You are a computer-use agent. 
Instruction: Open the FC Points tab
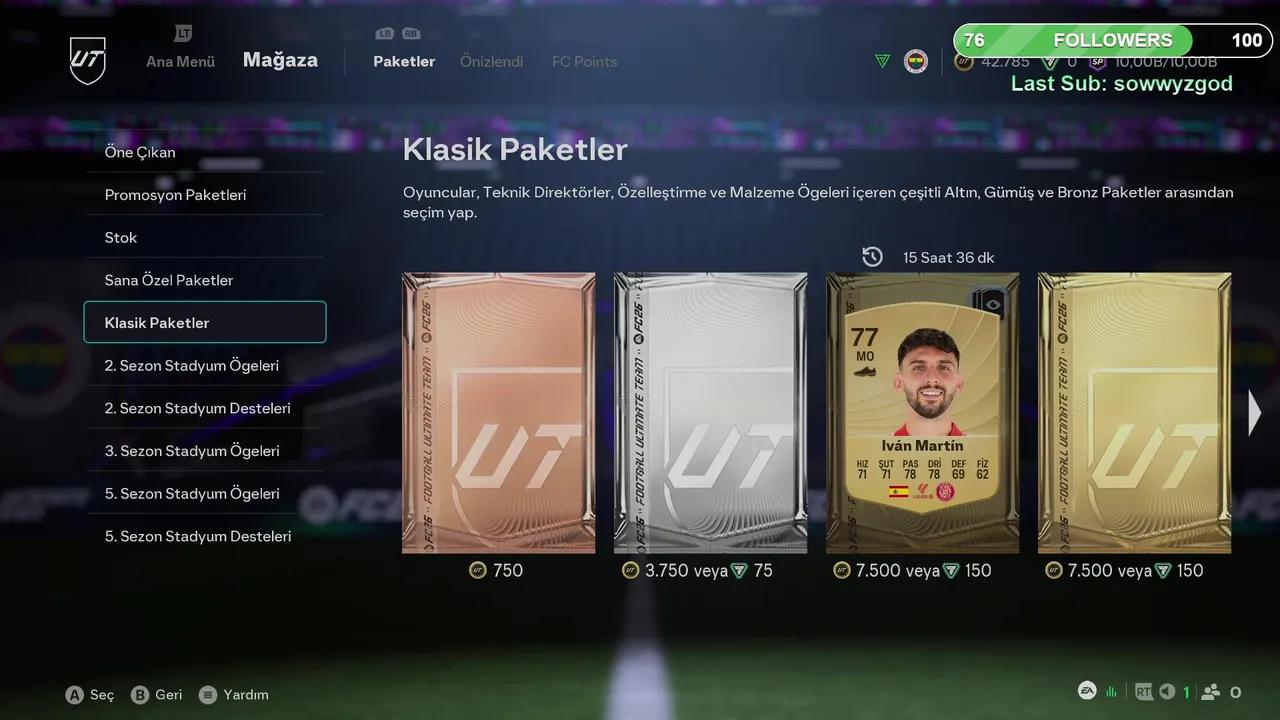click(584, 61)
